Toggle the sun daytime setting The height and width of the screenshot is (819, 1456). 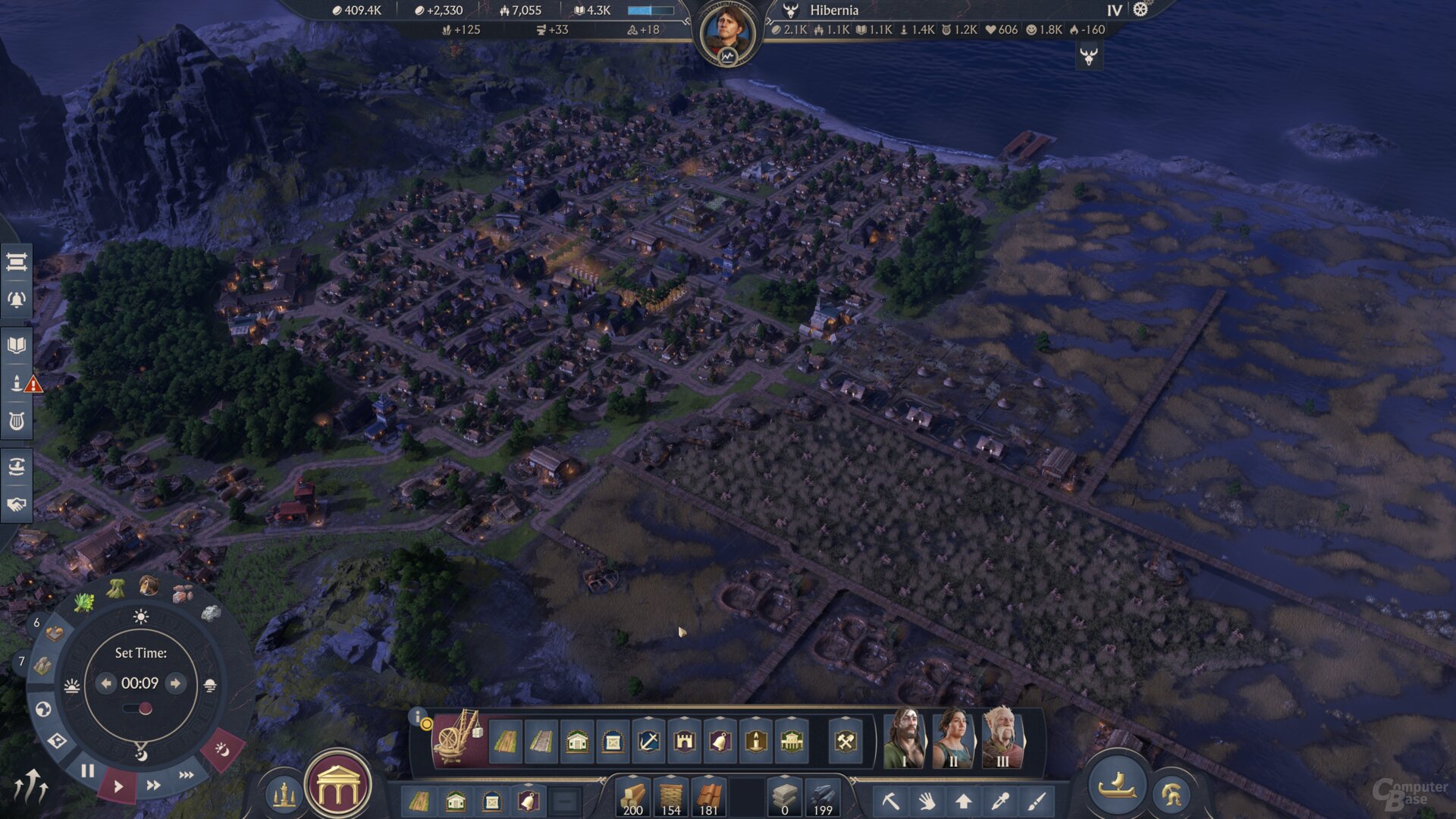[140, 618]
